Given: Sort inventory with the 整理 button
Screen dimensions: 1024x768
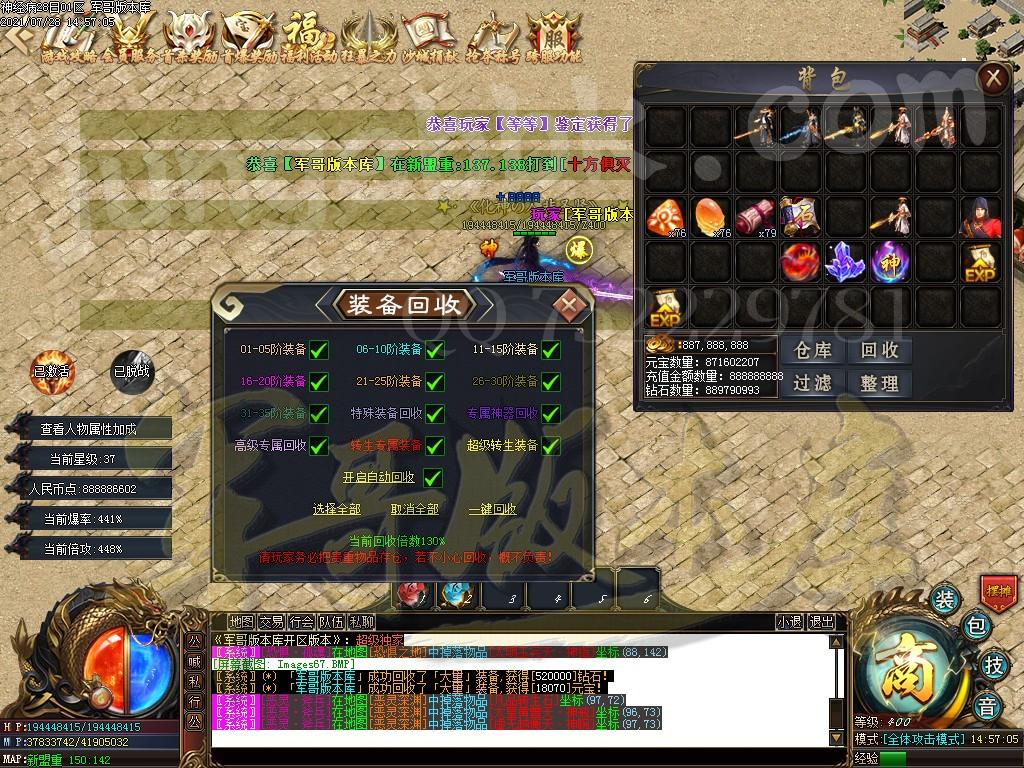Looking at the screenshot, I should [x=879, y=382].
